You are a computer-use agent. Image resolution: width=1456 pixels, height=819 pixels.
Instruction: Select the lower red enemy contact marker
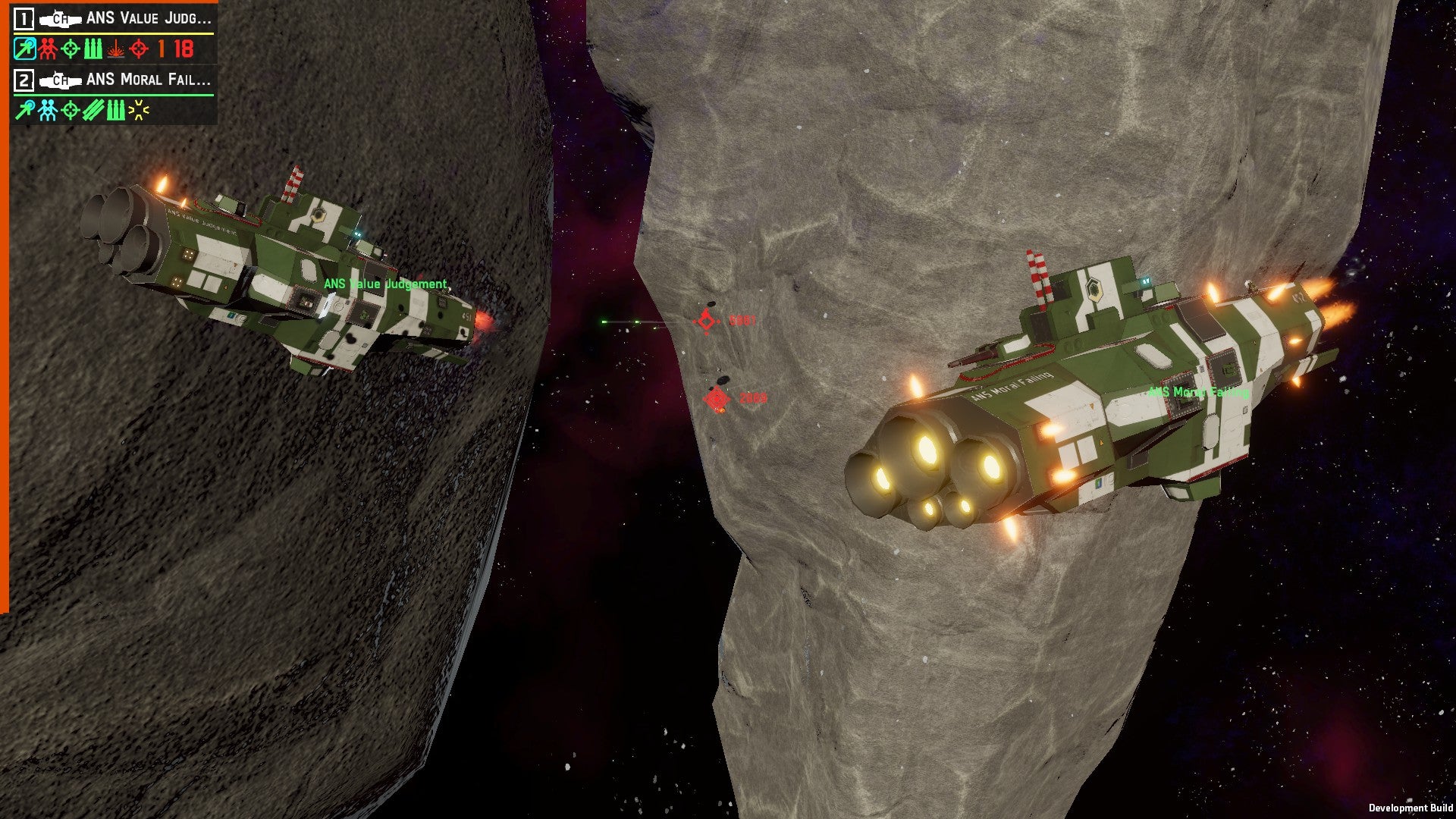coord(716,398)
